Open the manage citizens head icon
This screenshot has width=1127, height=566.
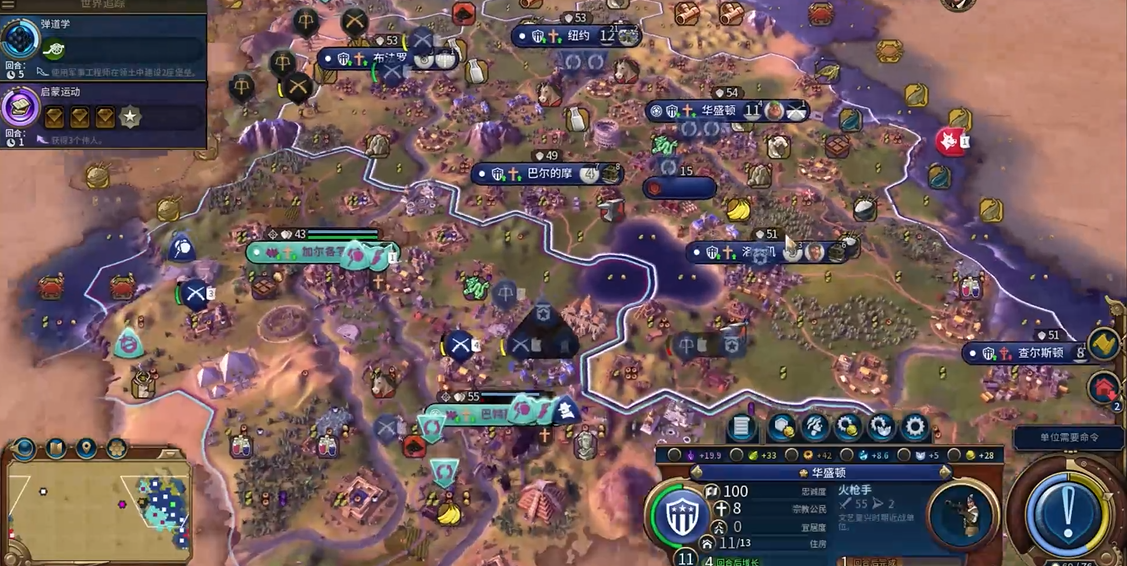coord(815,428)
